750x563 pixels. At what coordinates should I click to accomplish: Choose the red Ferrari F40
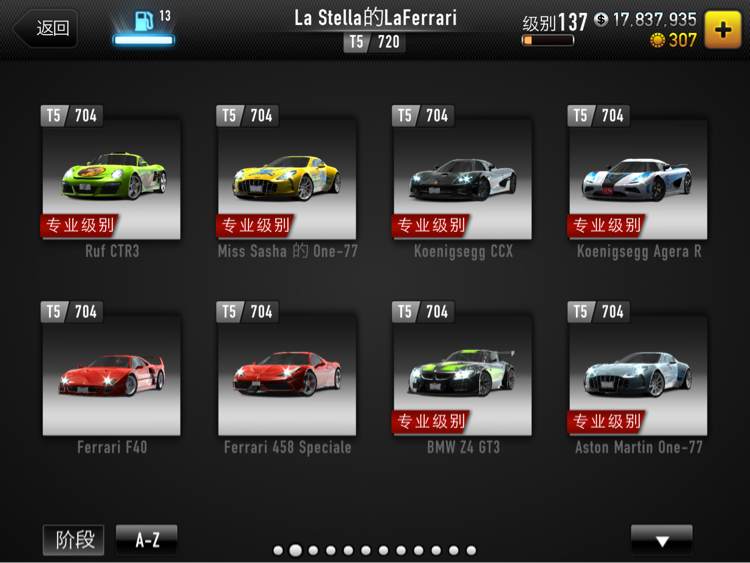click(111, 374)
